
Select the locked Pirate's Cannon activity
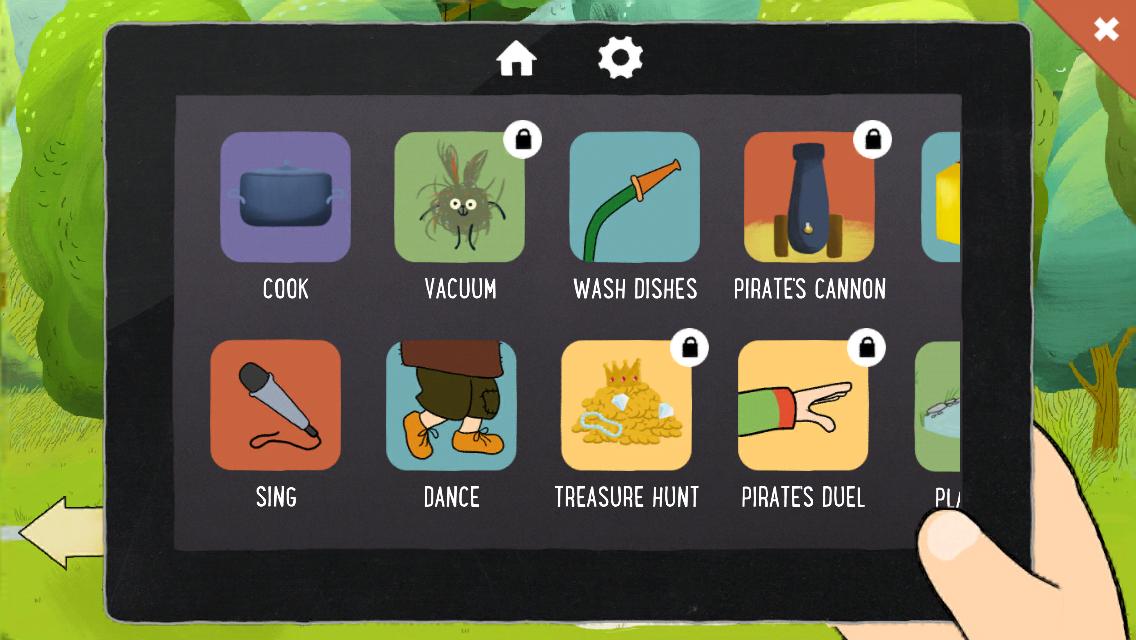[x=809, y=197]
